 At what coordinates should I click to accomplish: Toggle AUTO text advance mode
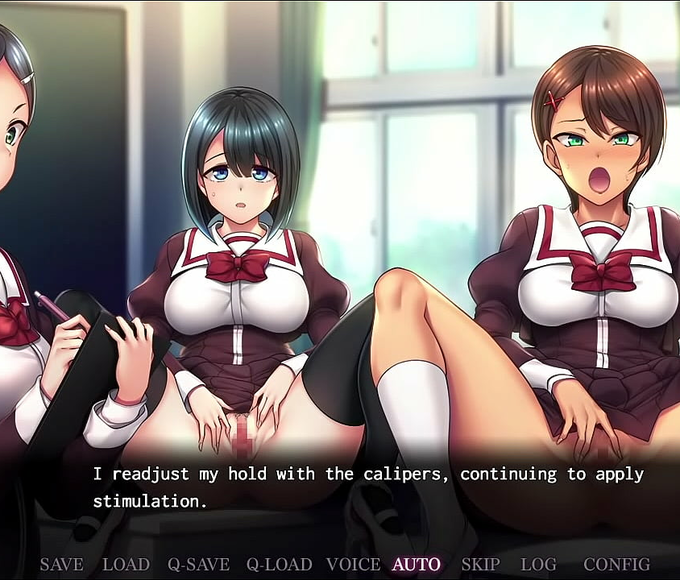[x=416, y=565]
